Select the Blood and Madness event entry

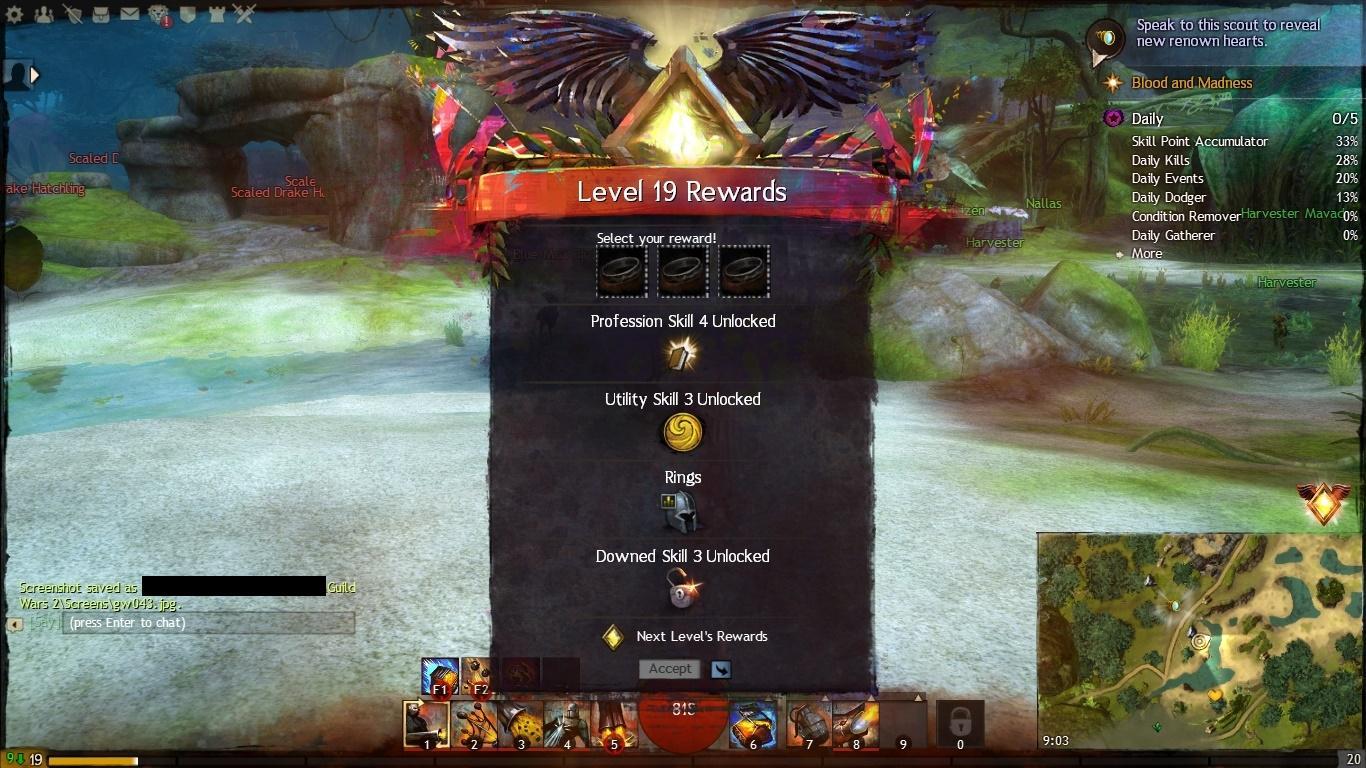1191,83
